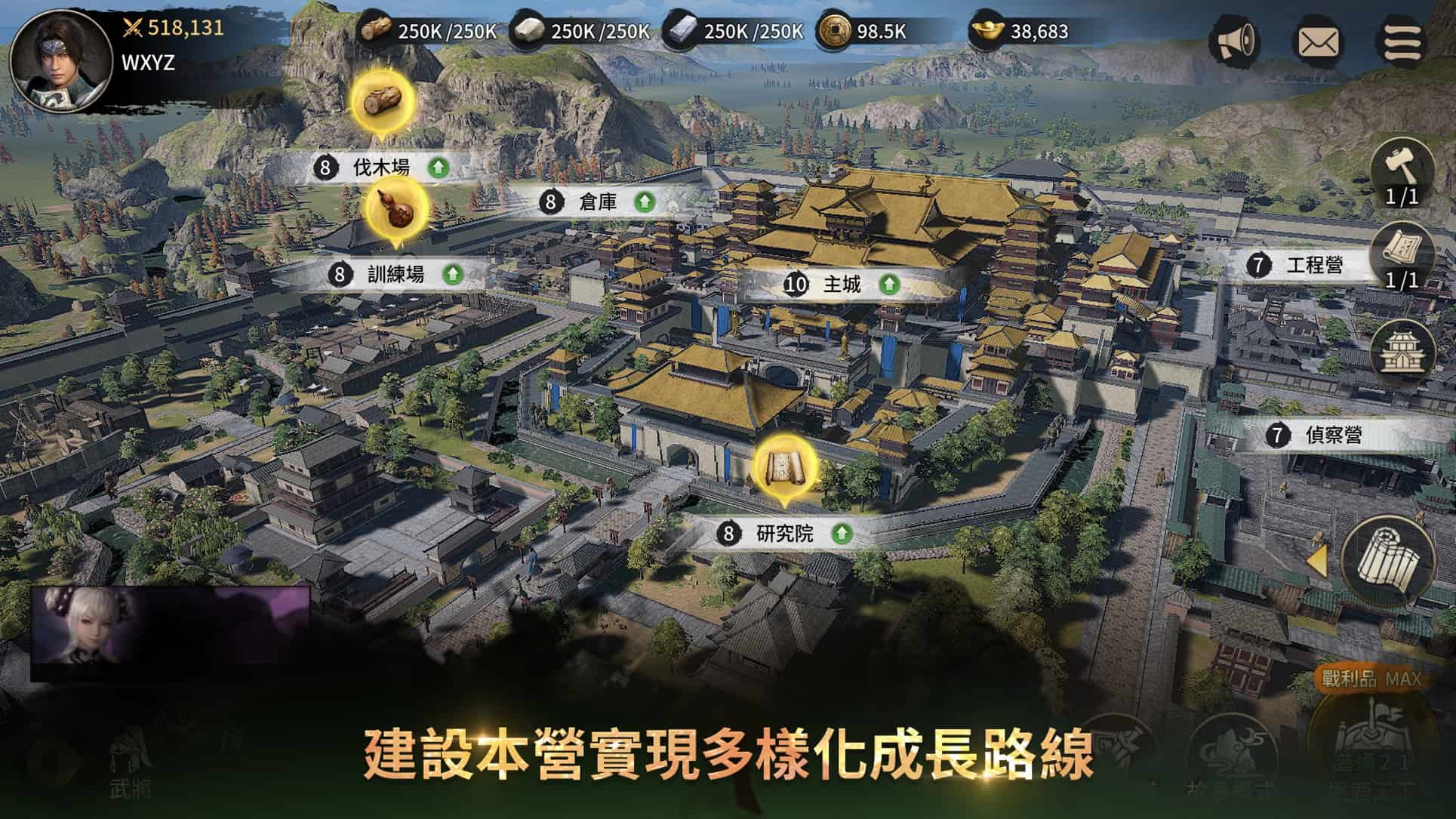Open the mail envelope inbox
The image size is (1456, 819).
coord(1318,42)
